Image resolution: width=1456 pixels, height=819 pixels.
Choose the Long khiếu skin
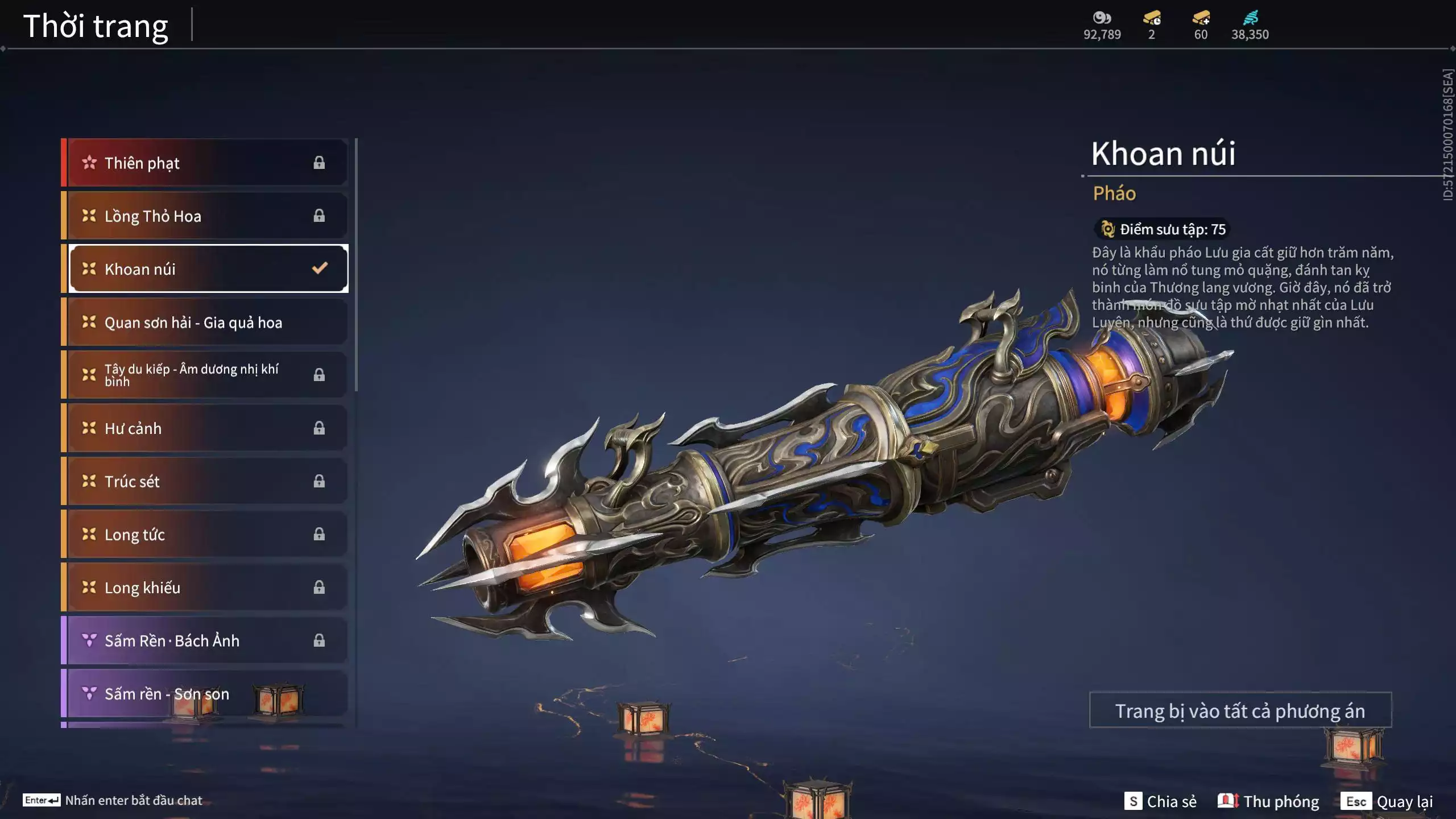(205, 588)
